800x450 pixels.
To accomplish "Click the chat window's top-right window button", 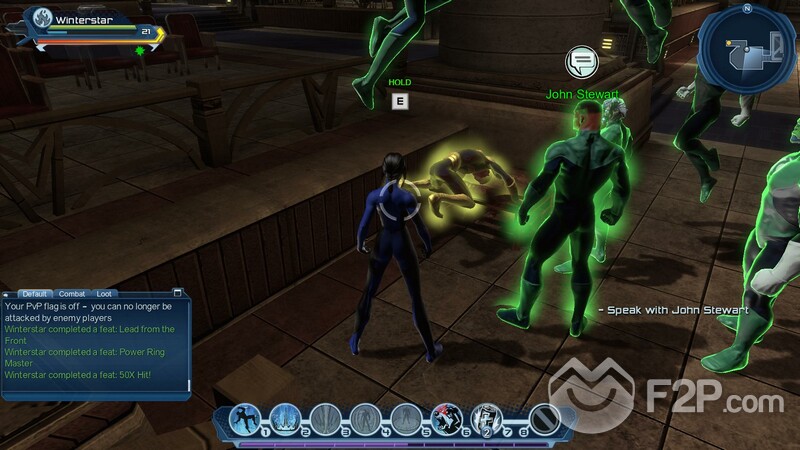I will pyautogui.click(x=178, y=293).
